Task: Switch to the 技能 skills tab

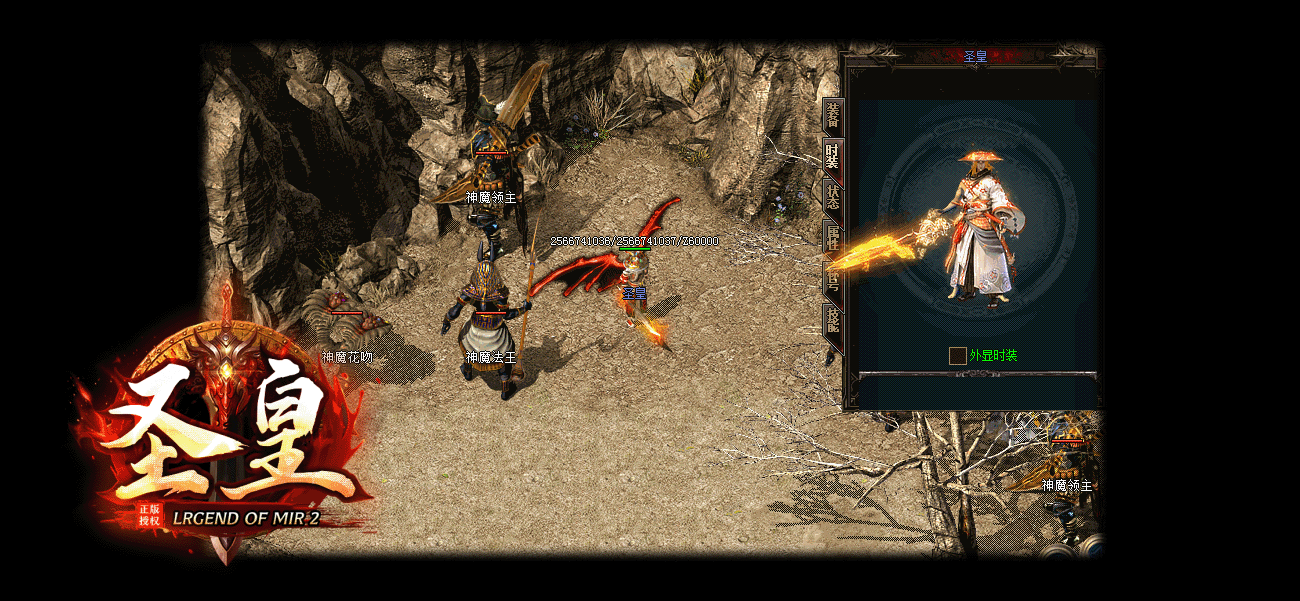Action: point(832,319)
